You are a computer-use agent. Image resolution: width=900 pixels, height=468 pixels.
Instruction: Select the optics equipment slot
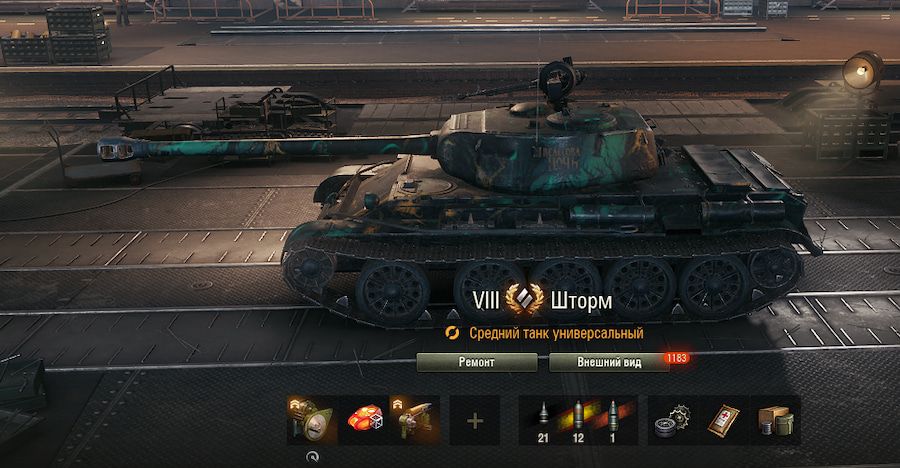click(312, 419)
